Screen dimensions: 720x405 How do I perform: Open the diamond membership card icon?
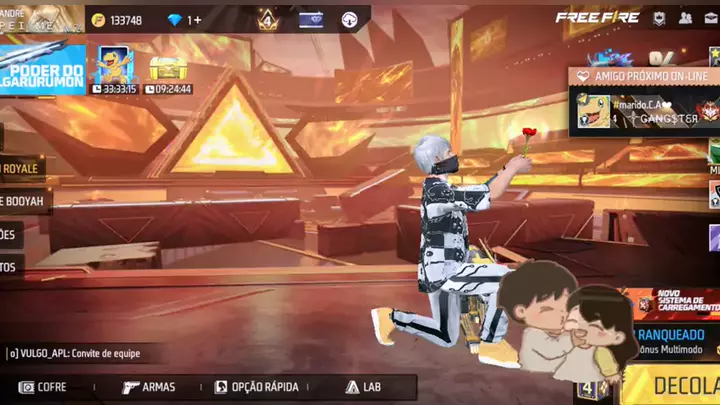coord(311,19)
